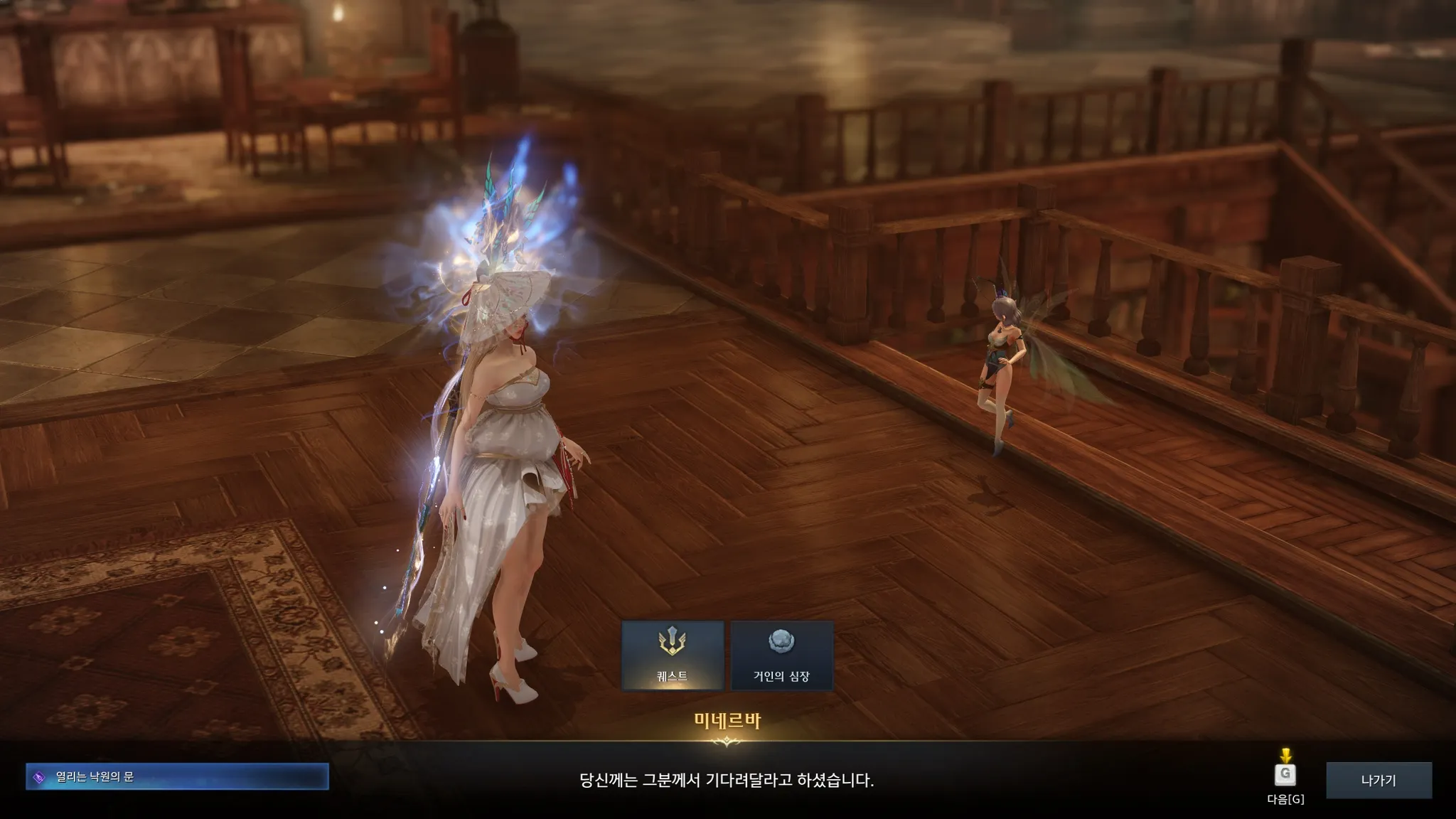
Task: Open the 퀘스트 dialogue option
Action: pos(673,655)
